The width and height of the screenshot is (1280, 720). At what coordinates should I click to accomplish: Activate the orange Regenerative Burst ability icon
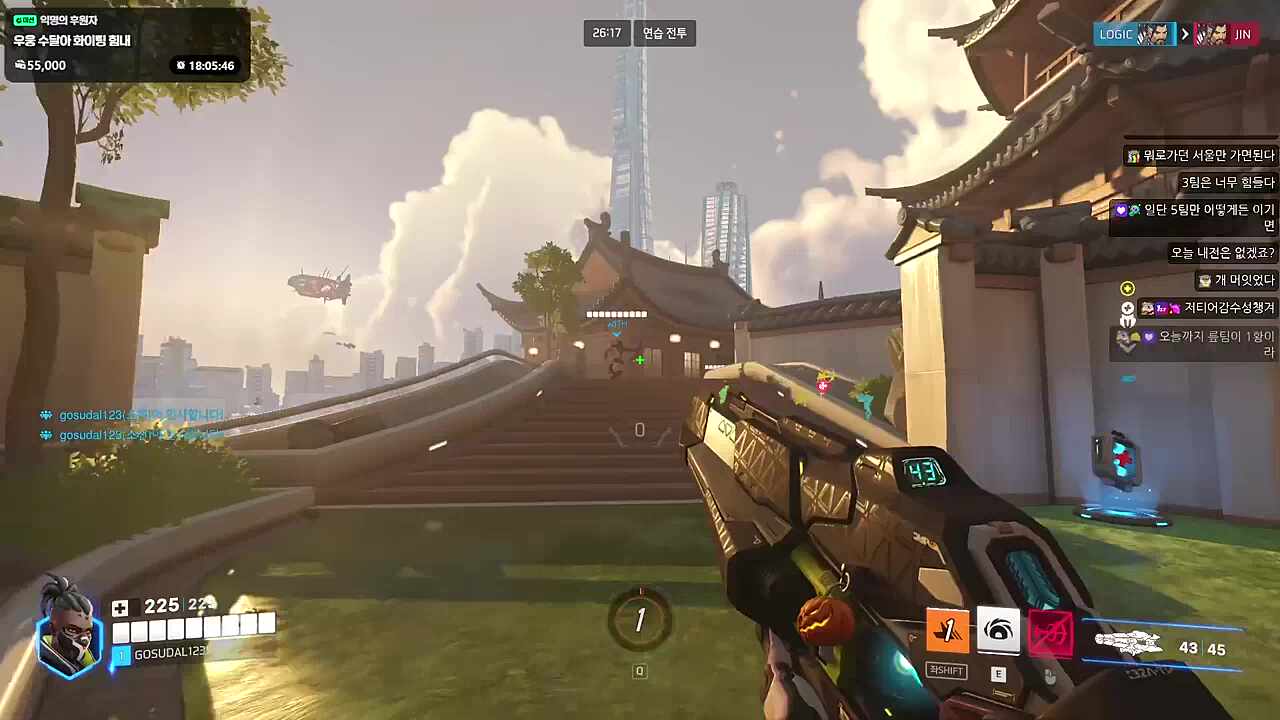coord(947,631)
